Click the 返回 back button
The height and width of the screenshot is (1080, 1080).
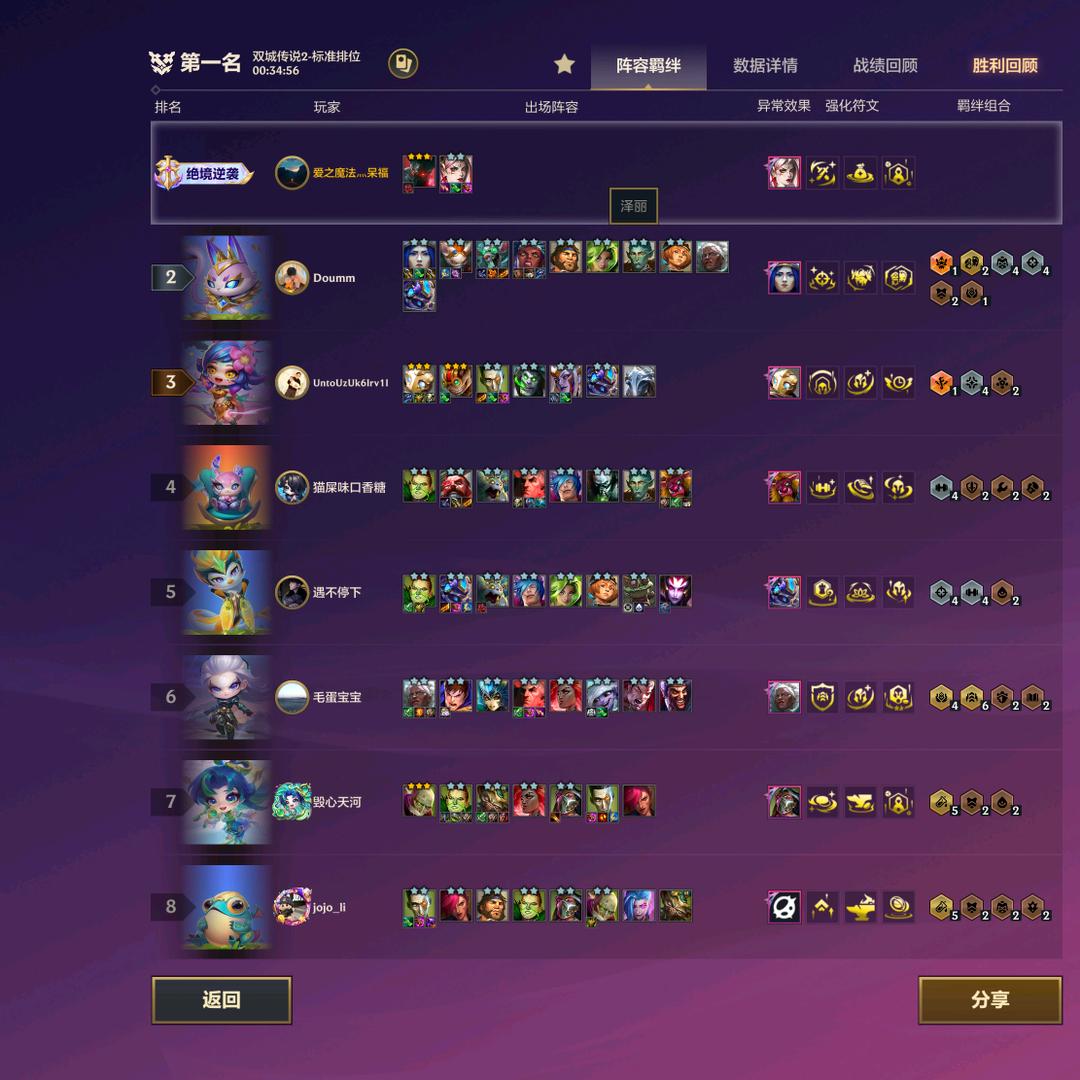tap(221, 1000)
